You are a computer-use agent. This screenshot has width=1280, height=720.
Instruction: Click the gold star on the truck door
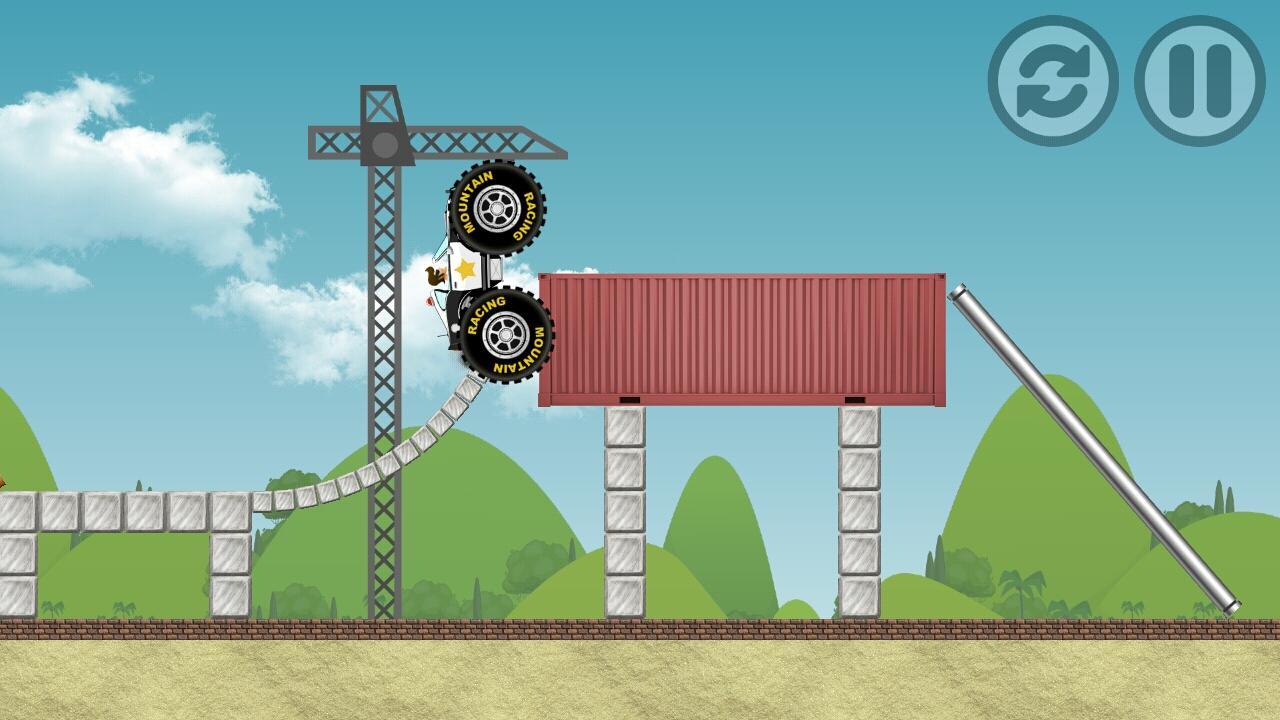pos(464,267)
